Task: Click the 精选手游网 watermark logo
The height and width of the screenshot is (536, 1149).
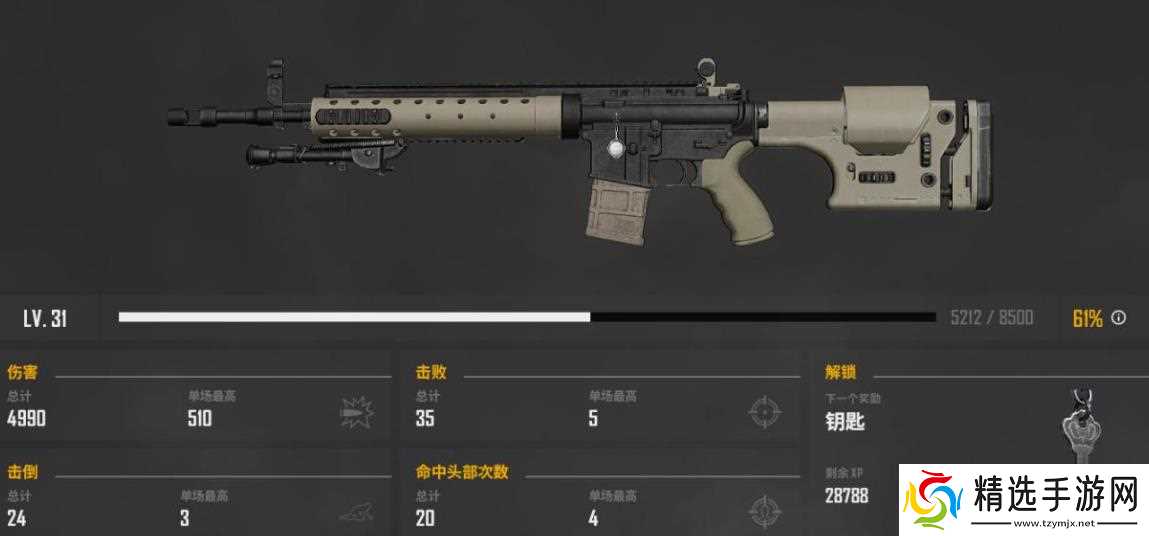Action: click(x=1020, y=497)
